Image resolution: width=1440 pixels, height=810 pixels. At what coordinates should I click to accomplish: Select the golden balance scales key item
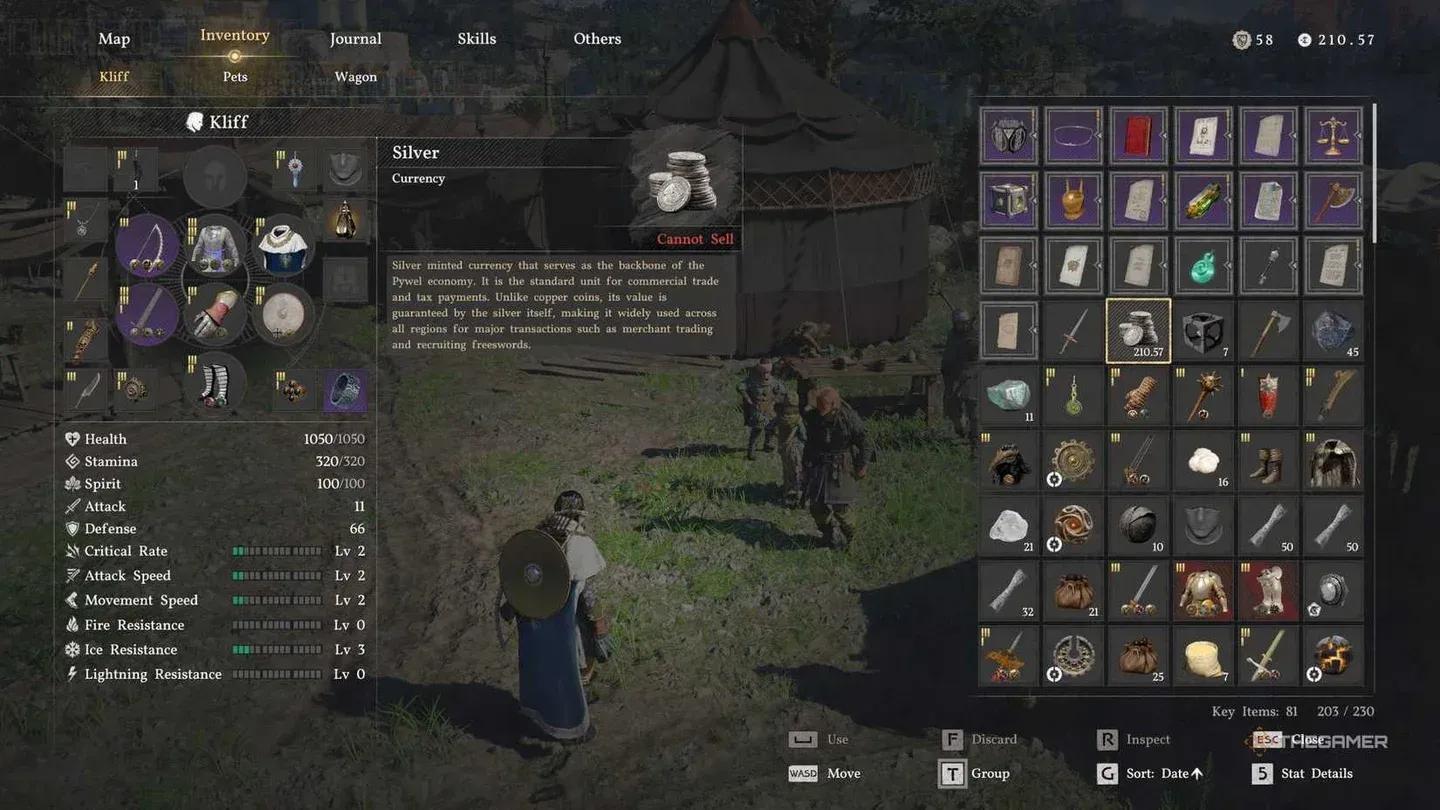tap(1333, 135)
